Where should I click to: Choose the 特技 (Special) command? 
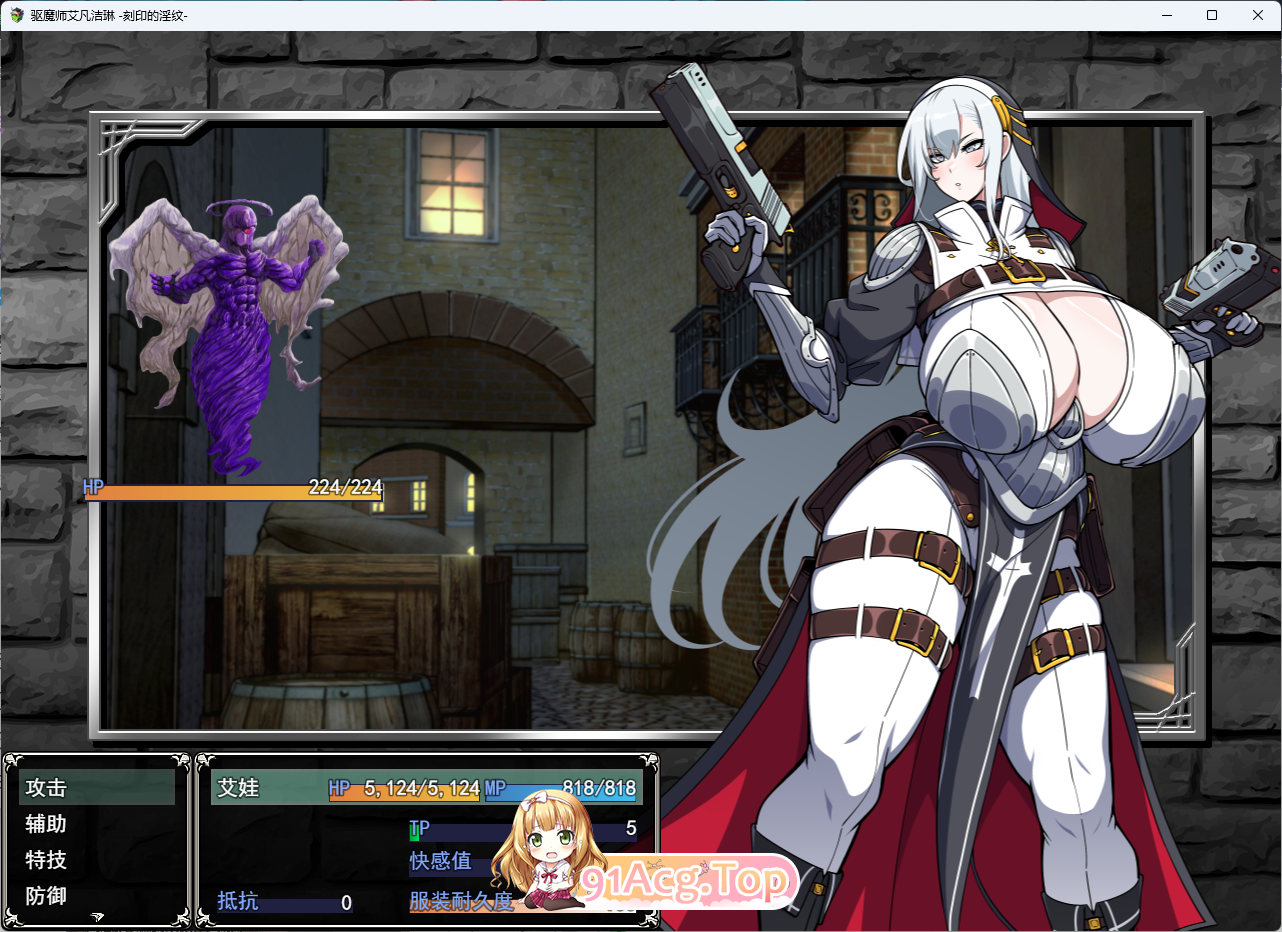44,860
